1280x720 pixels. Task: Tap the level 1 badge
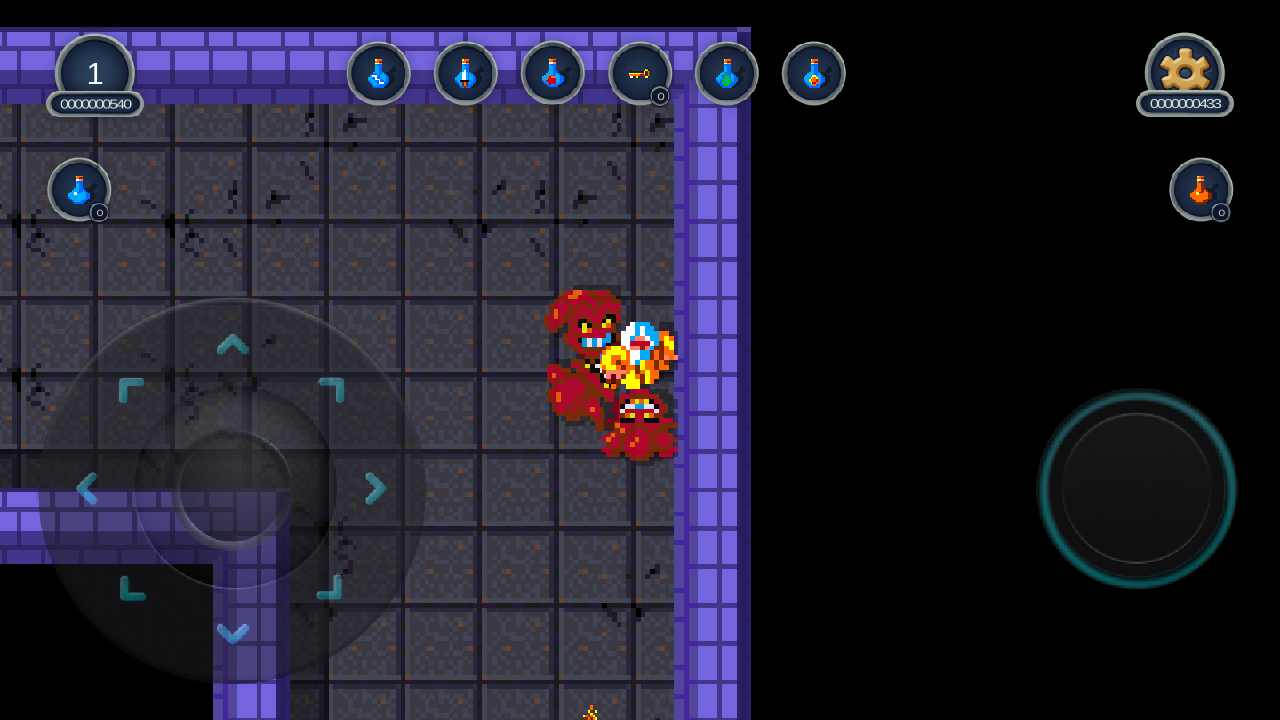tap(95, 71)
